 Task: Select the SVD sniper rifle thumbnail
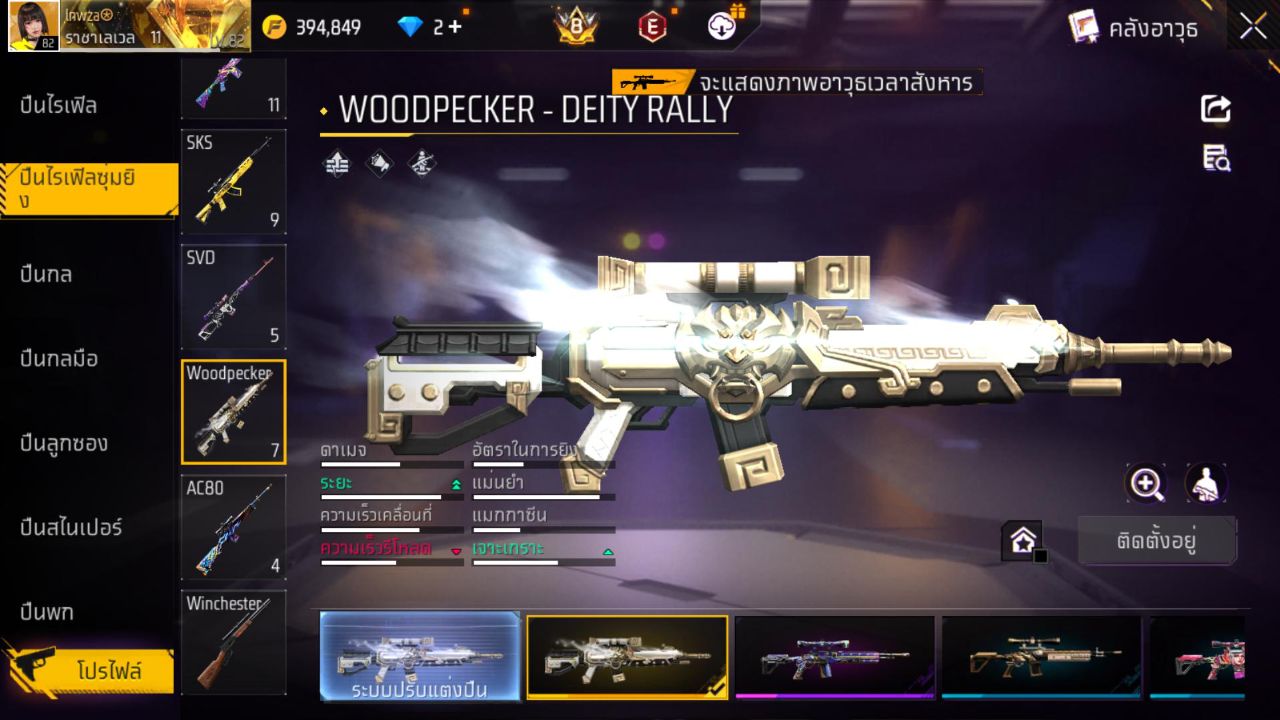(x=233, y=296)
